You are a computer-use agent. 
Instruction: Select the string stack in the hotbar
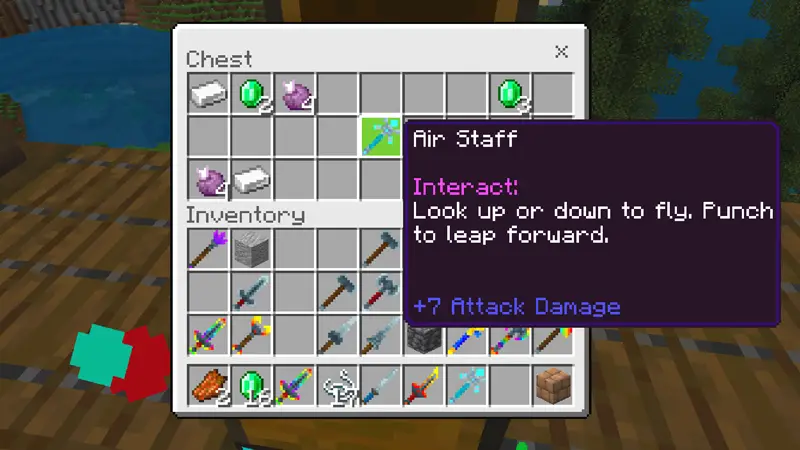pyautogui.click(x=337, y=385)
